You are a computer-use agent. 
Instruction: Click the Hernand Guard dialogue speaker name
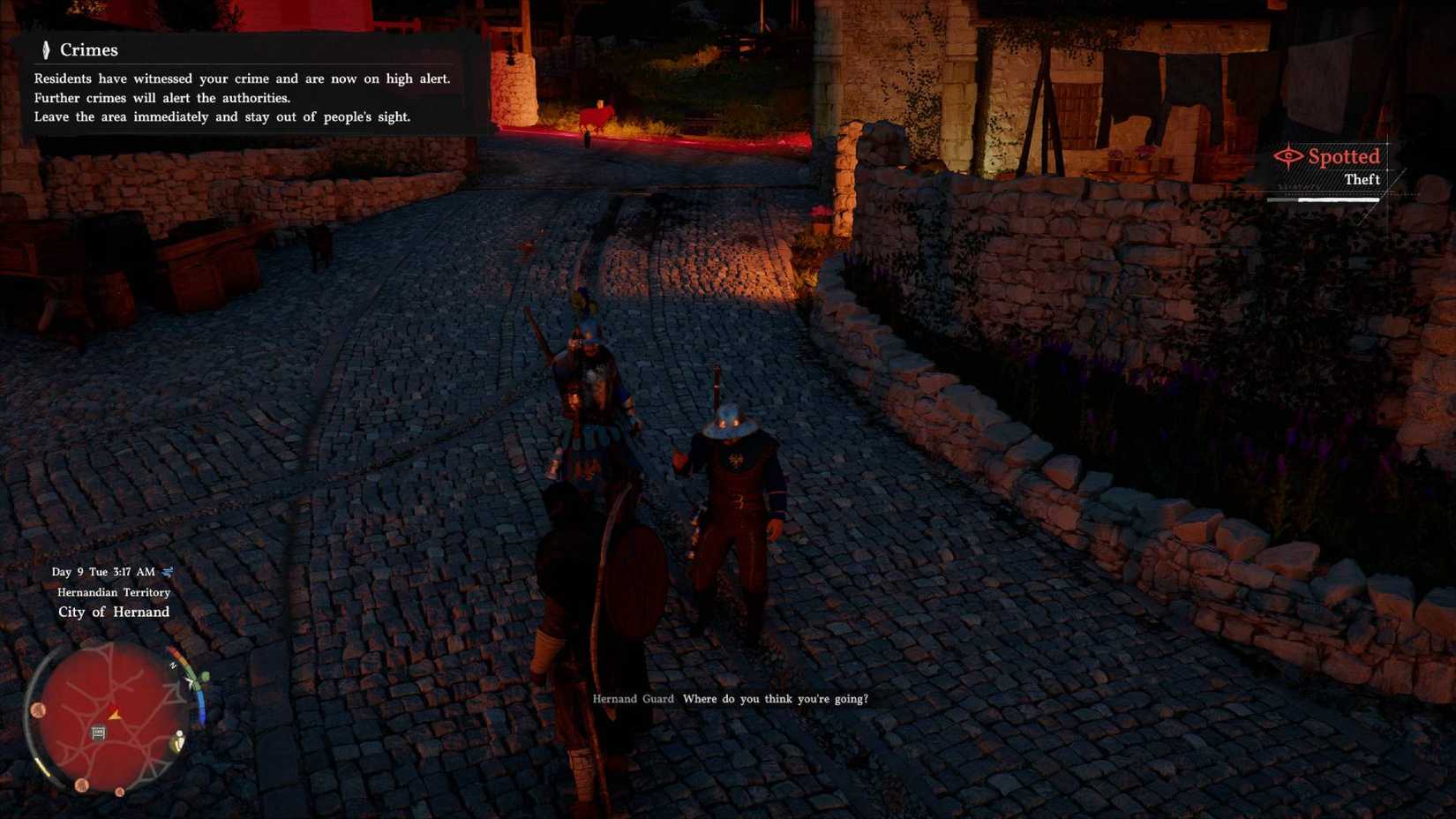pos(632,698)
